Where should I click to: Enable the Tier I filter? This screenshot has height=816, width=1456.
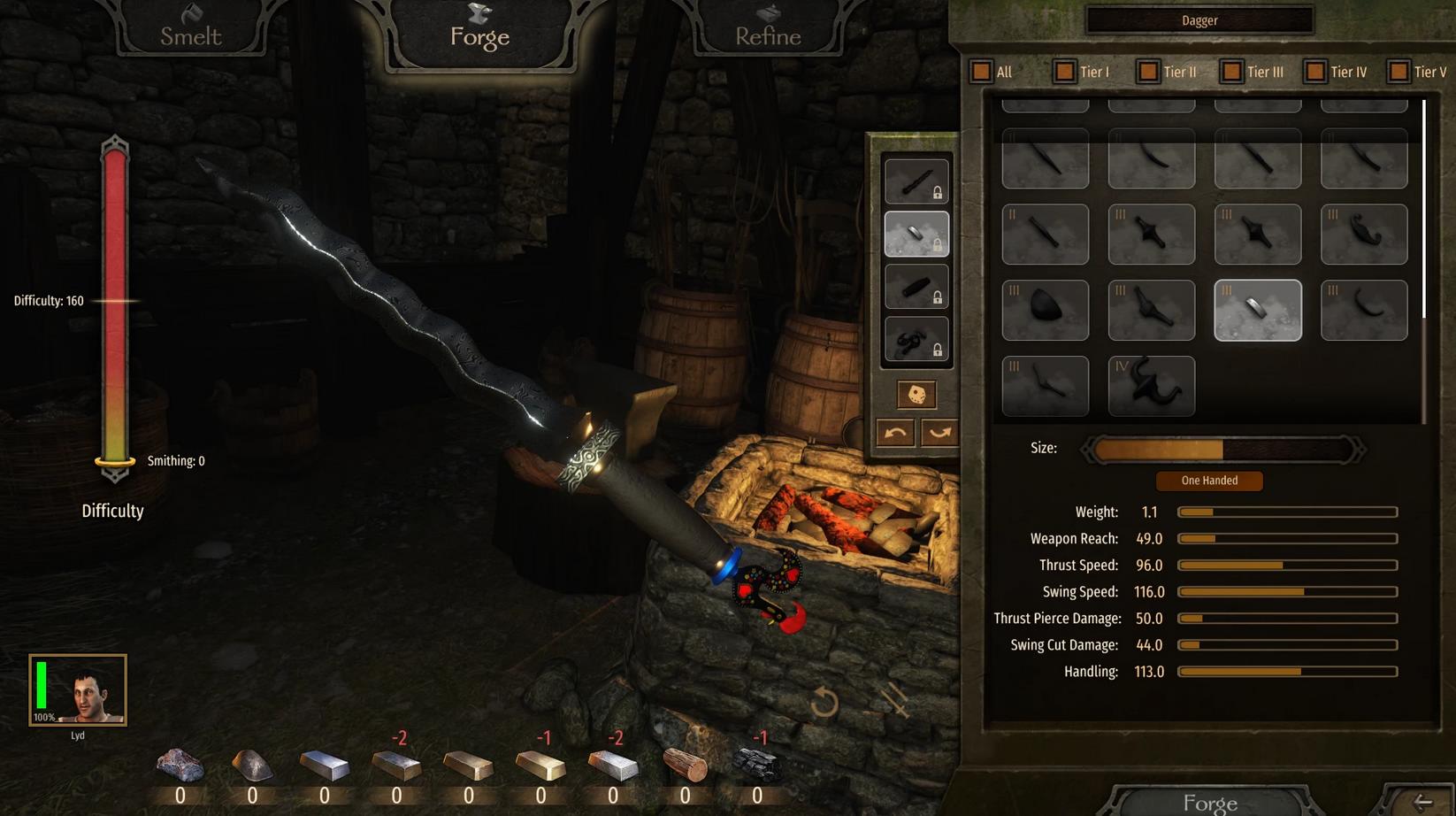click(x=1064, y=72)
